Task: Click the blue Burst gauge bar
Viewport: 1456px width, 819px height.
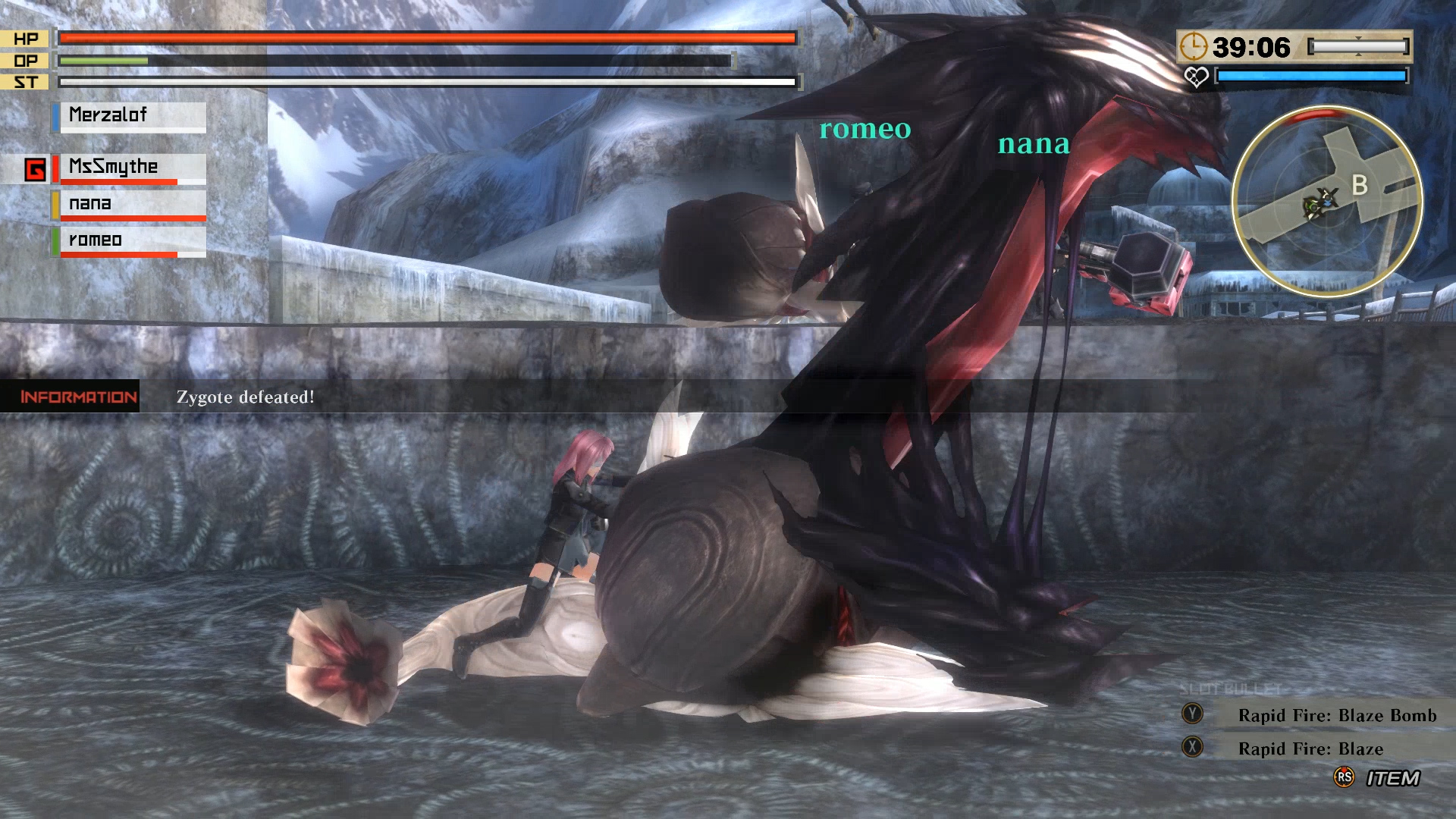Action: click(x=1312, y=75)
